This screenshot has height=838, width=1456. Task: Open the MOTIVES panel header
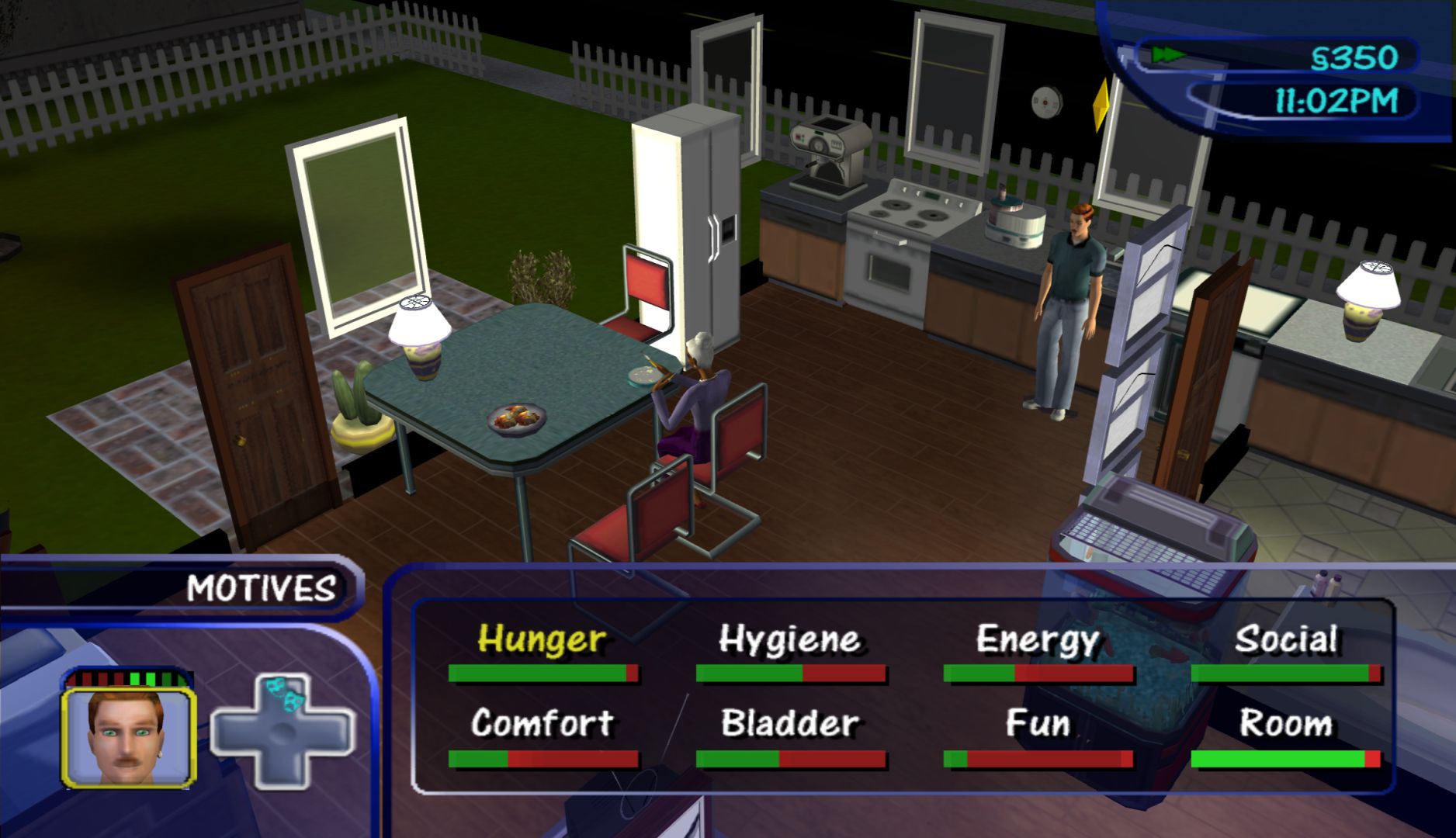261,588
